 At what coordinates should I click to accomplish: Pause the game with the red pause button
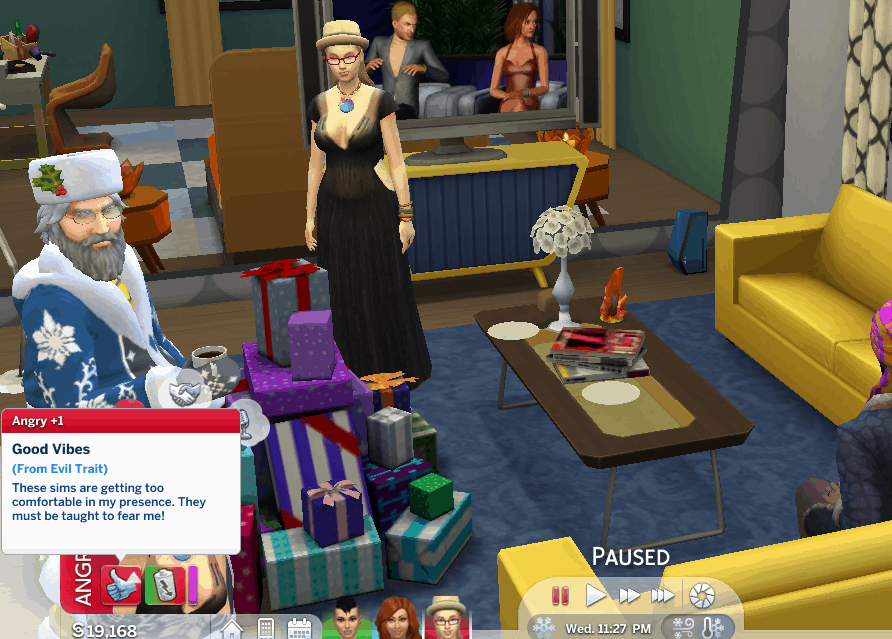point(561,596)
